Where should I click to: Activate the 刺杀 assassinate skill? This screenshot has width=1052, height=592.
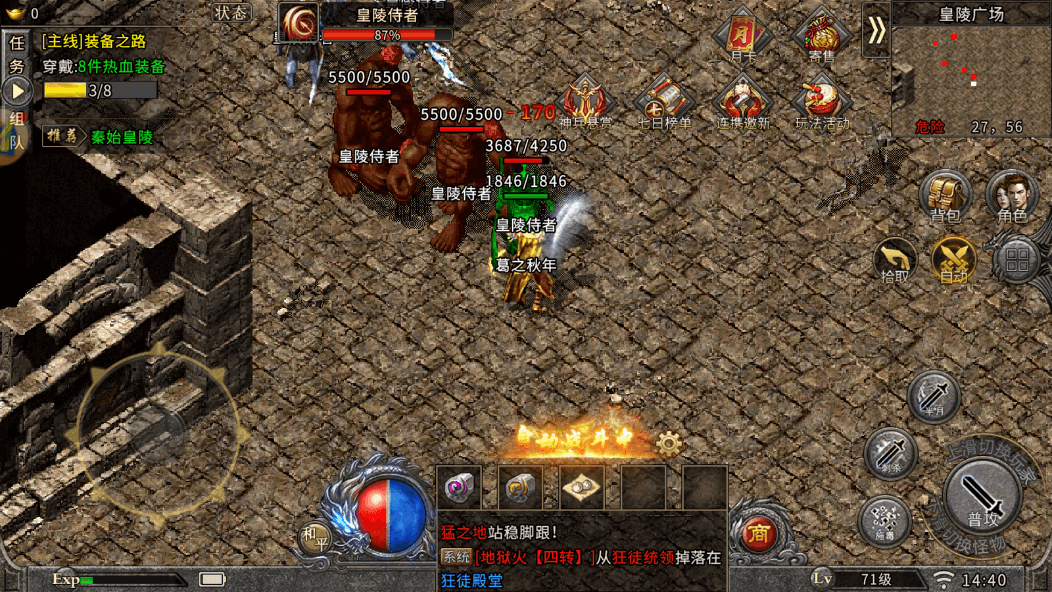click(889, 453)
